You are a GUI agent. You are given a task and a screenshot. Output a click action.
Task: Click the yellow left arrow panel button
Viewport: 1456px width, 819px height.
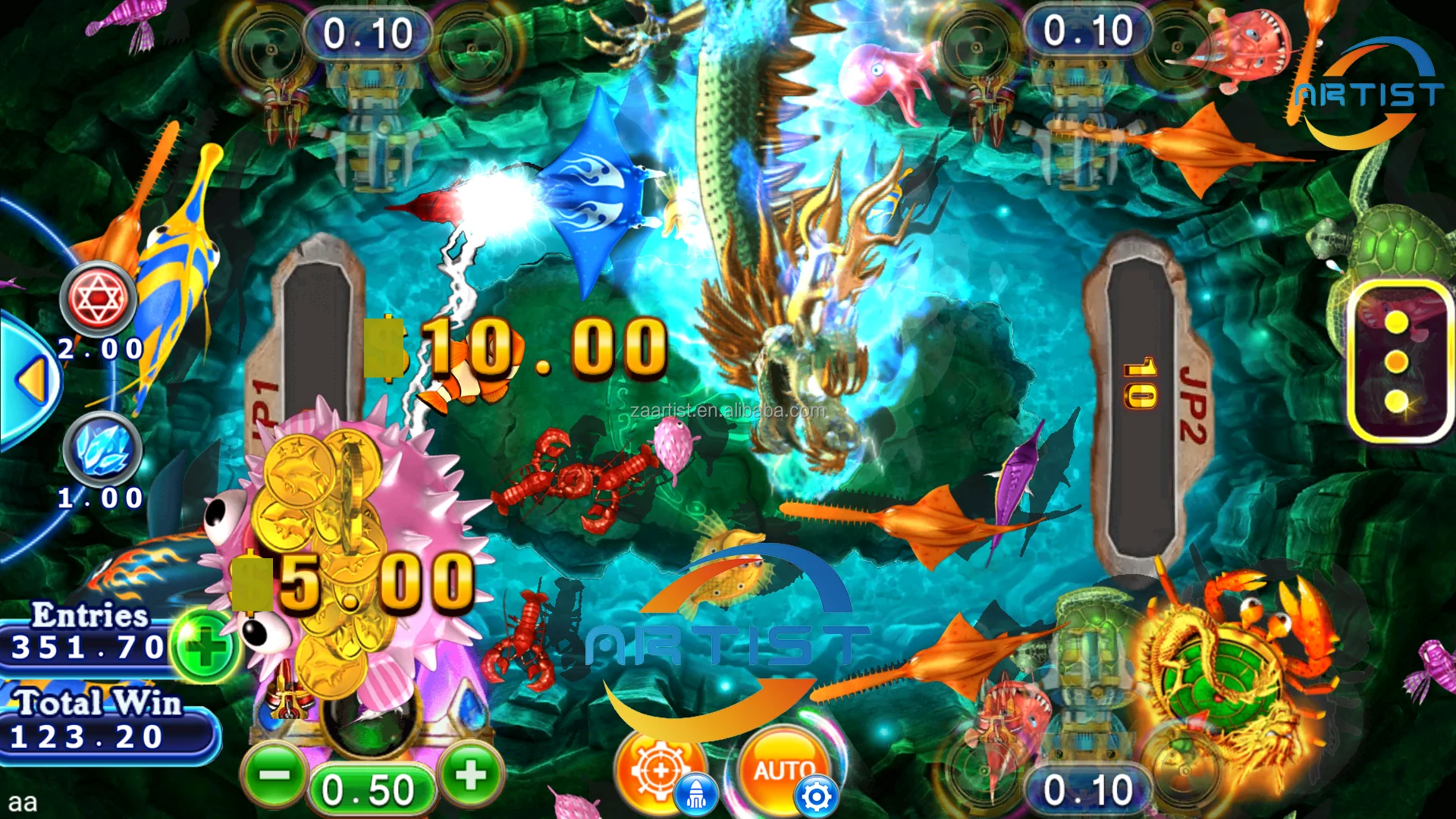(x=32, y=379)
